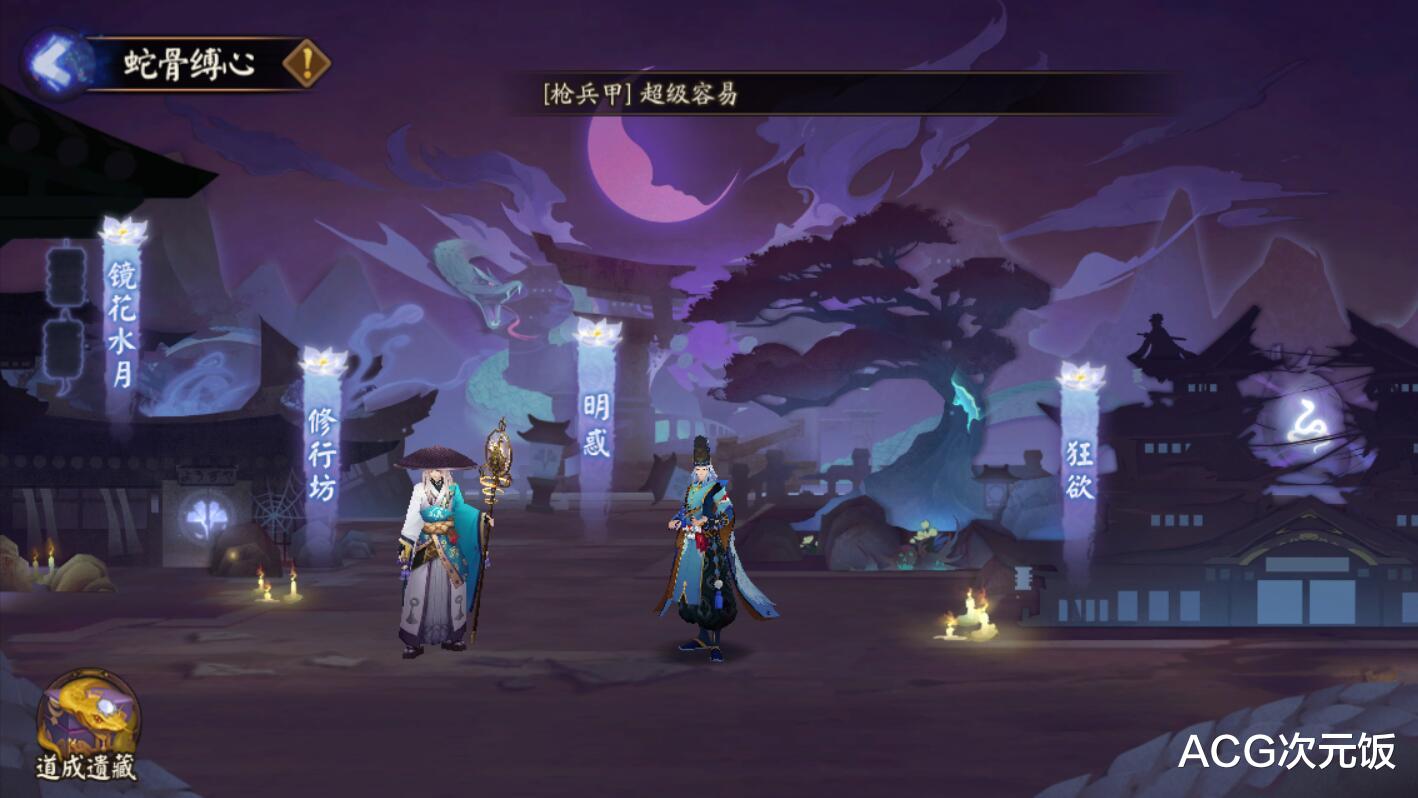Click the candle pair near the 修行坊 banner

click(x=275, y=590)
